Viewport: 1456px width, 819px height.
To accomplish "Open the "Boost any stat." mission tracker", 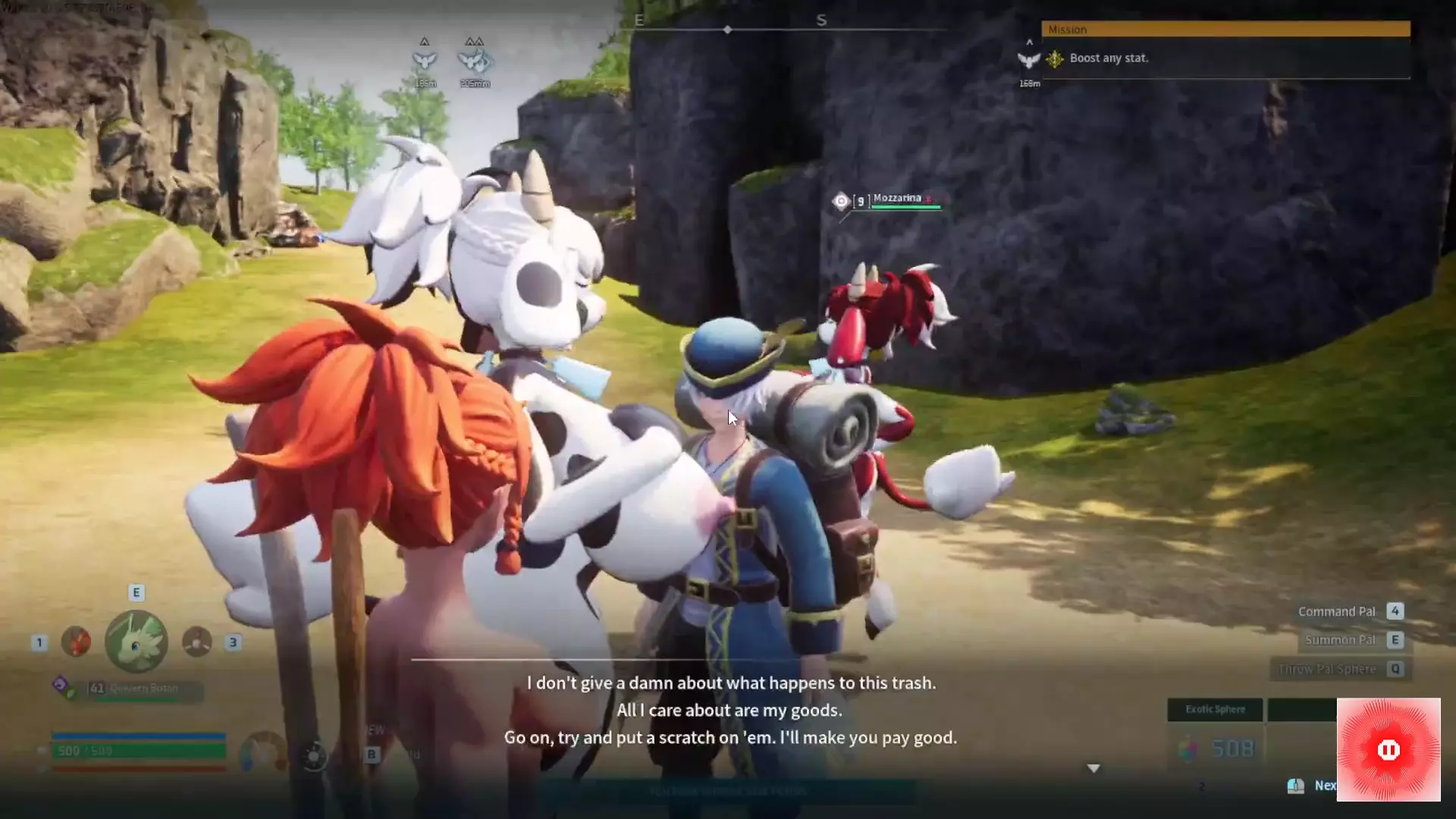I will tap(1109, 58).
